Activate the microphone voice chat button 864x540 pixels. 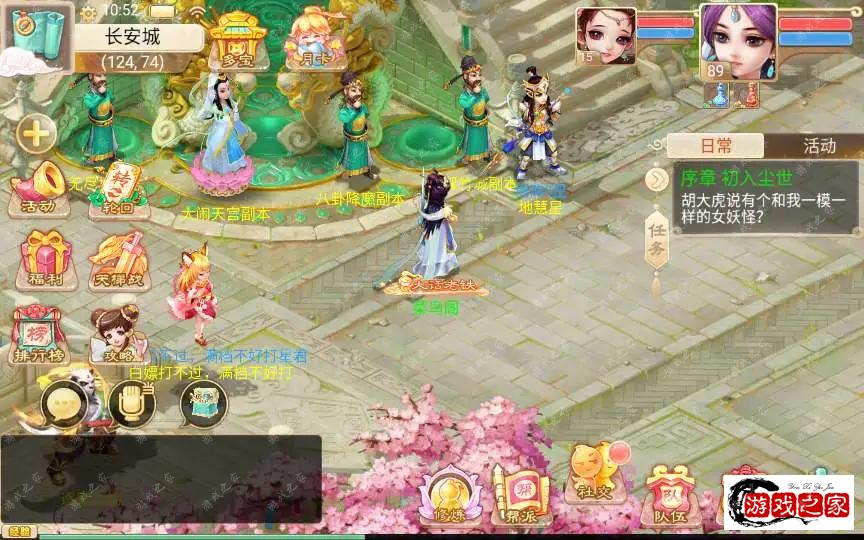[x=131, y=405]
